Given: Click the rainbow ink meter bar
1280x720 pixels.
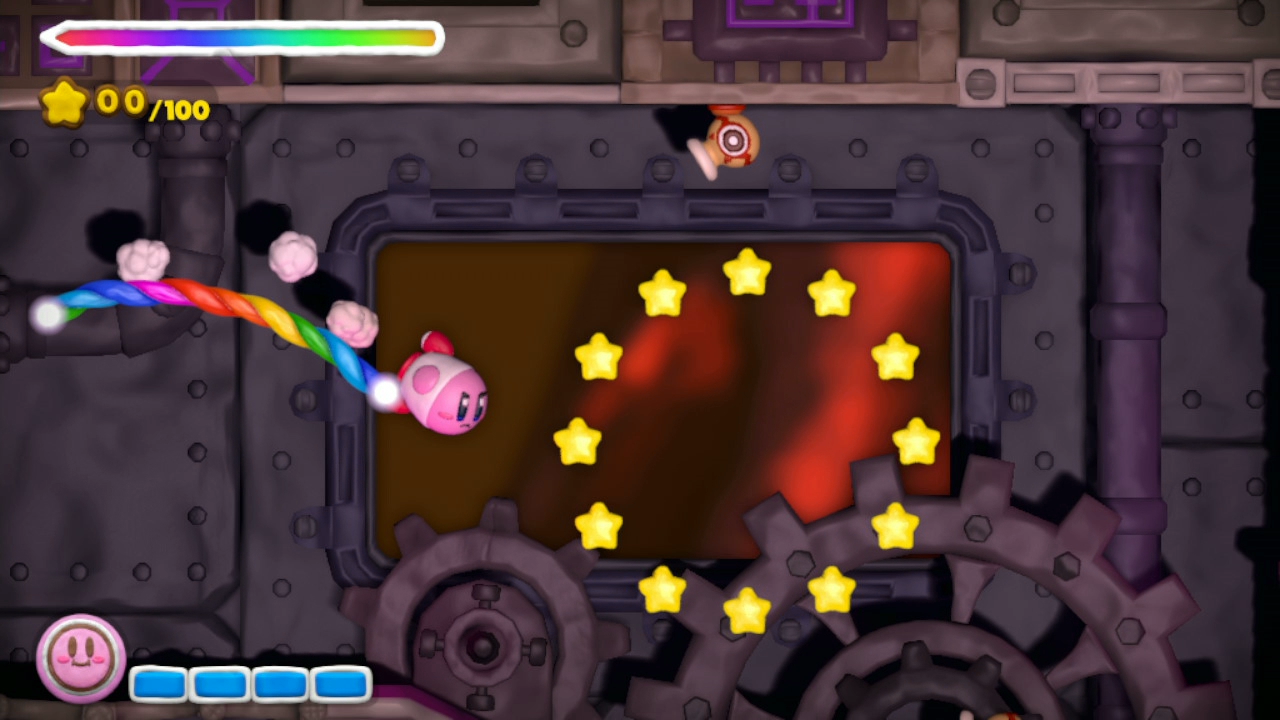Looking at the screenshot, I should [x=240, y=37].
